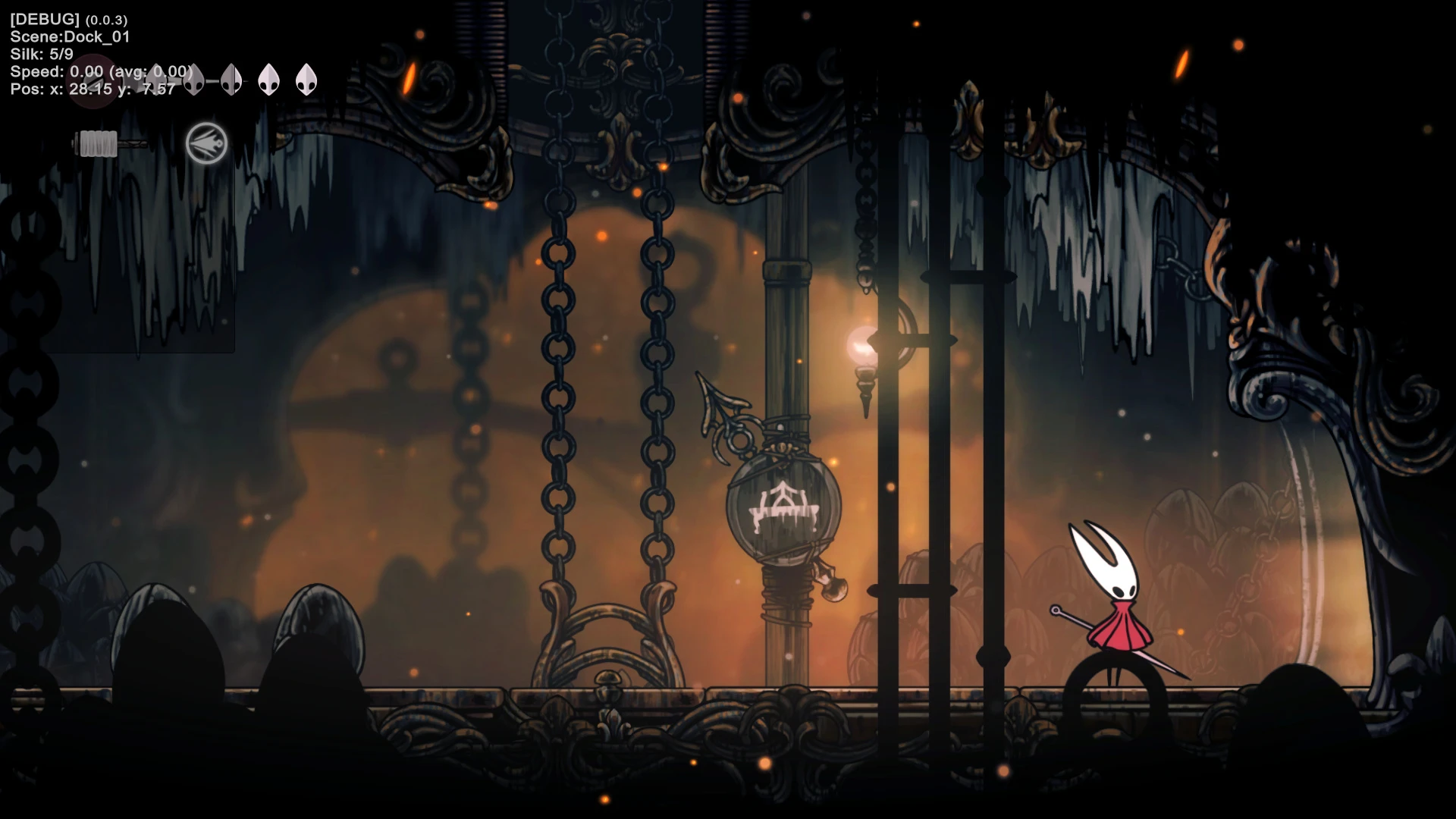Image resolution: width=1456 pixels, height=819 pixels.
Task: Toggle the half-shaded health mask
Action: 231,79
